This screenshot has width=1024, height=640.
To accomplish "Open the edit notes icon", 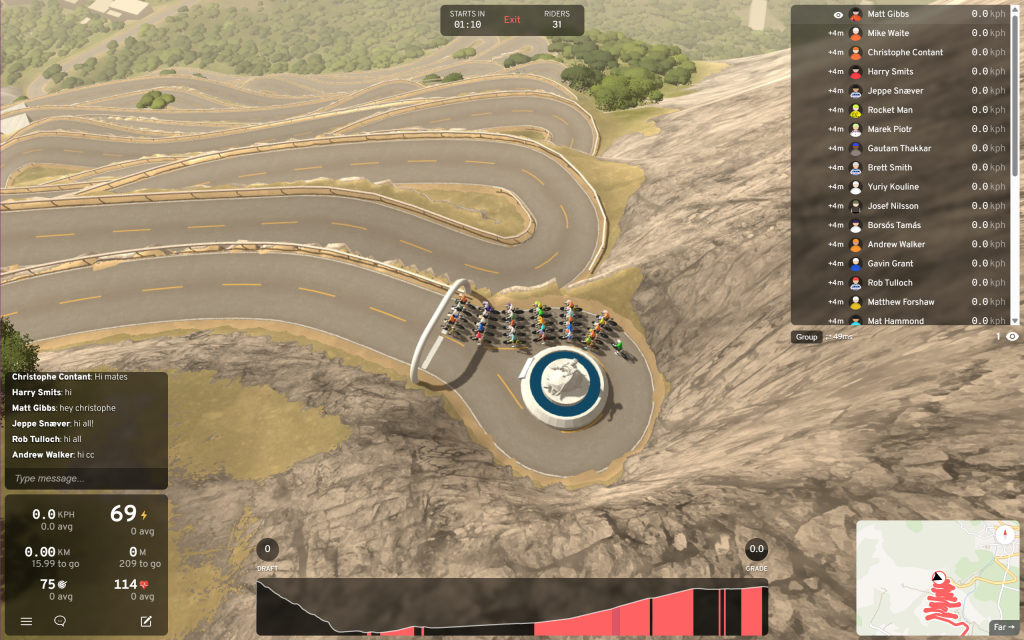I will (x=146, y=621).
